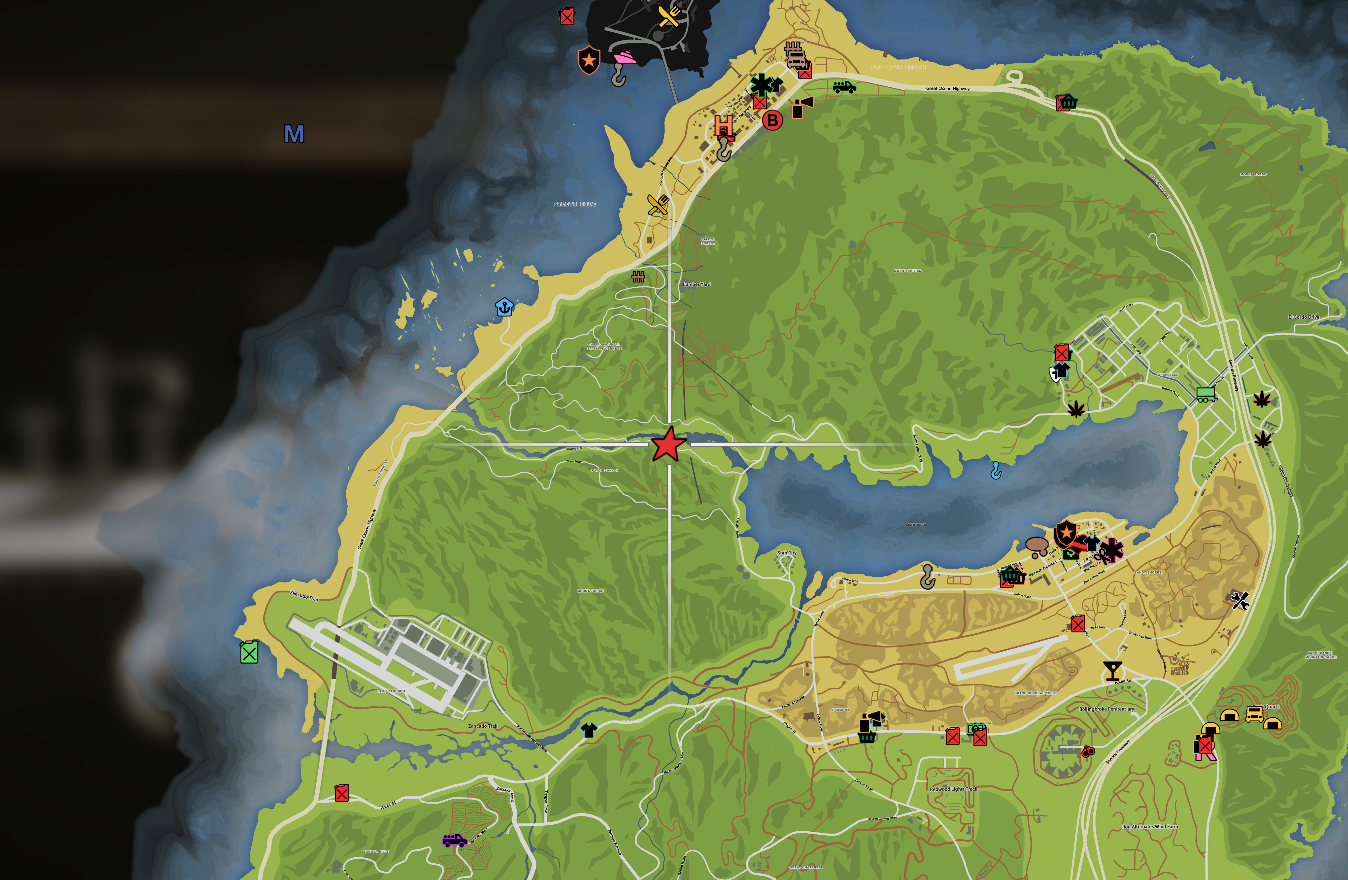Select the crossed wrench tools marker
Image resolution: width=1348 pixels, height=880 pixels.
point(1240,600)
